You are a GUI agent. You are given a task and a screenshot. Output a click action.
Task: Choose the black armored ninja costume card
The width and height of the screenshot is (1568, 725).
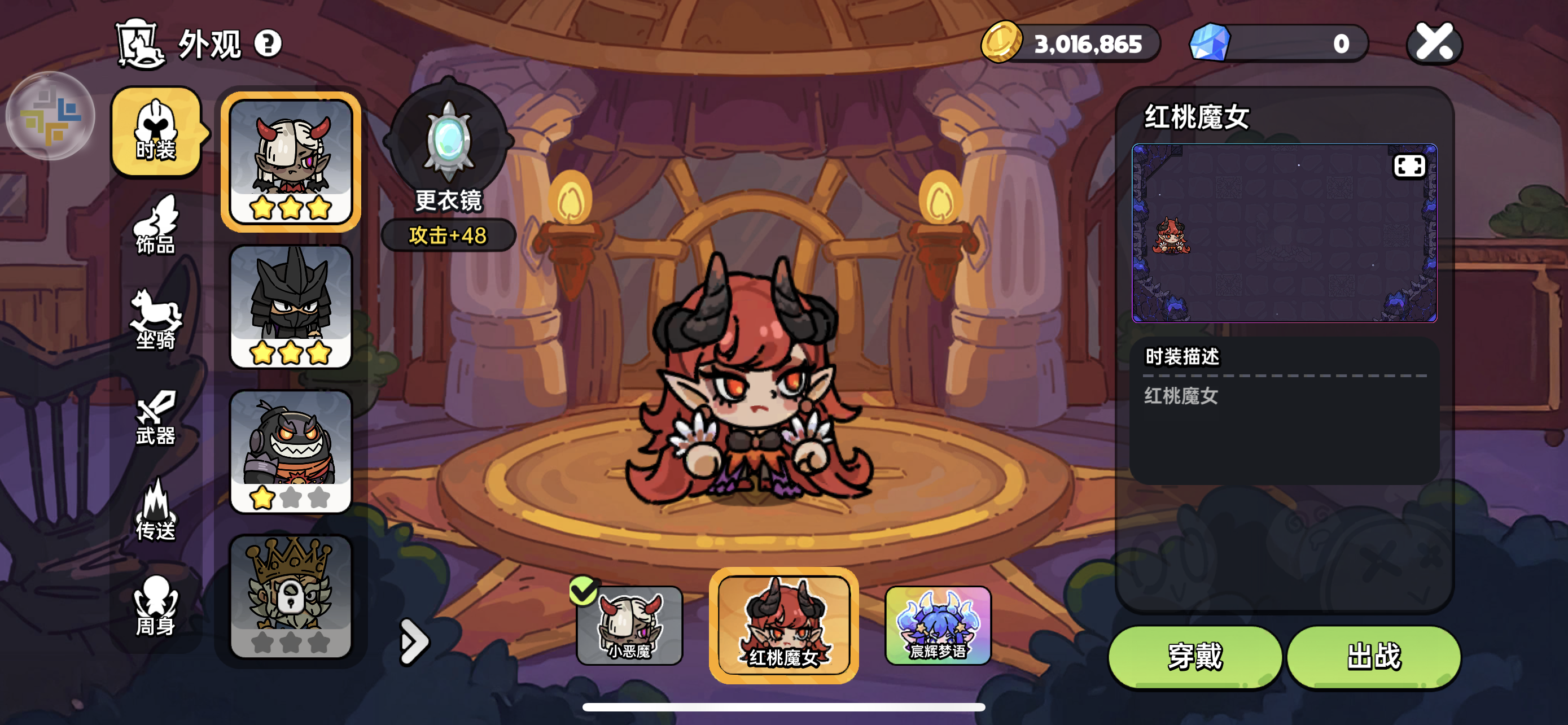pos(291,306)
